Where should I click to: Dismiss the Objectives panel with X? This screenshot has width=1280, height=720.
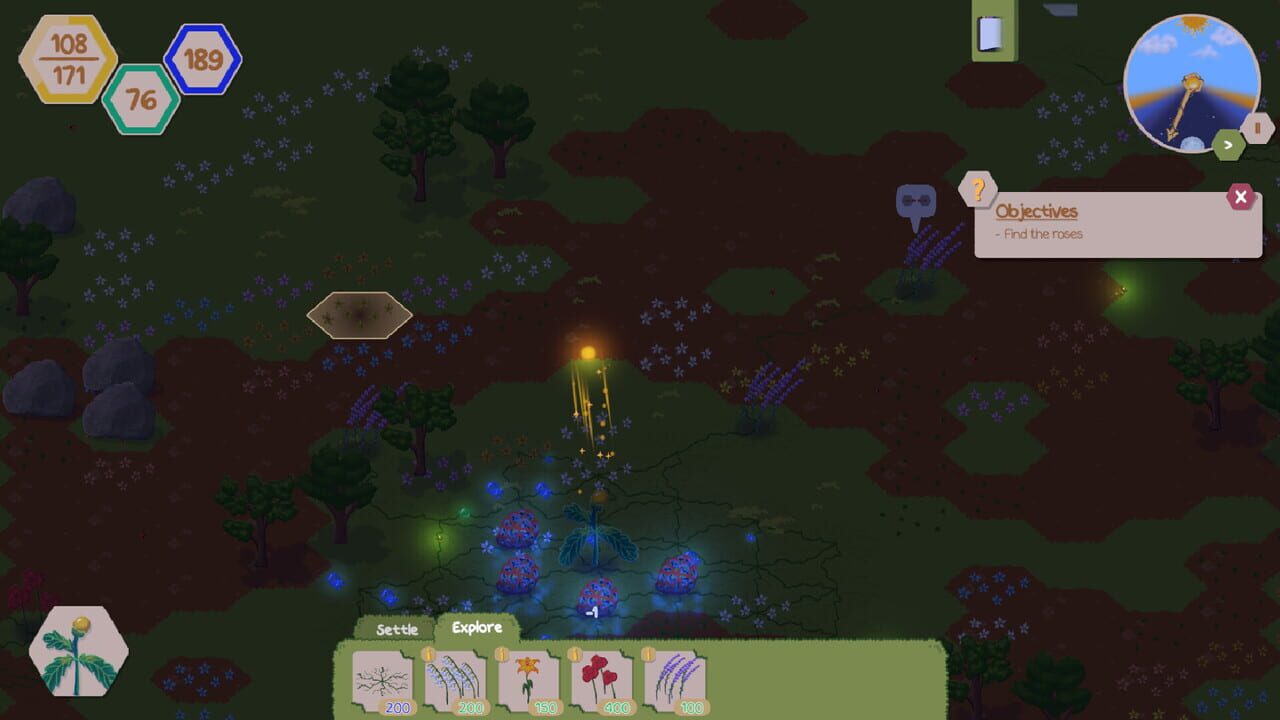coord(1240,197)
